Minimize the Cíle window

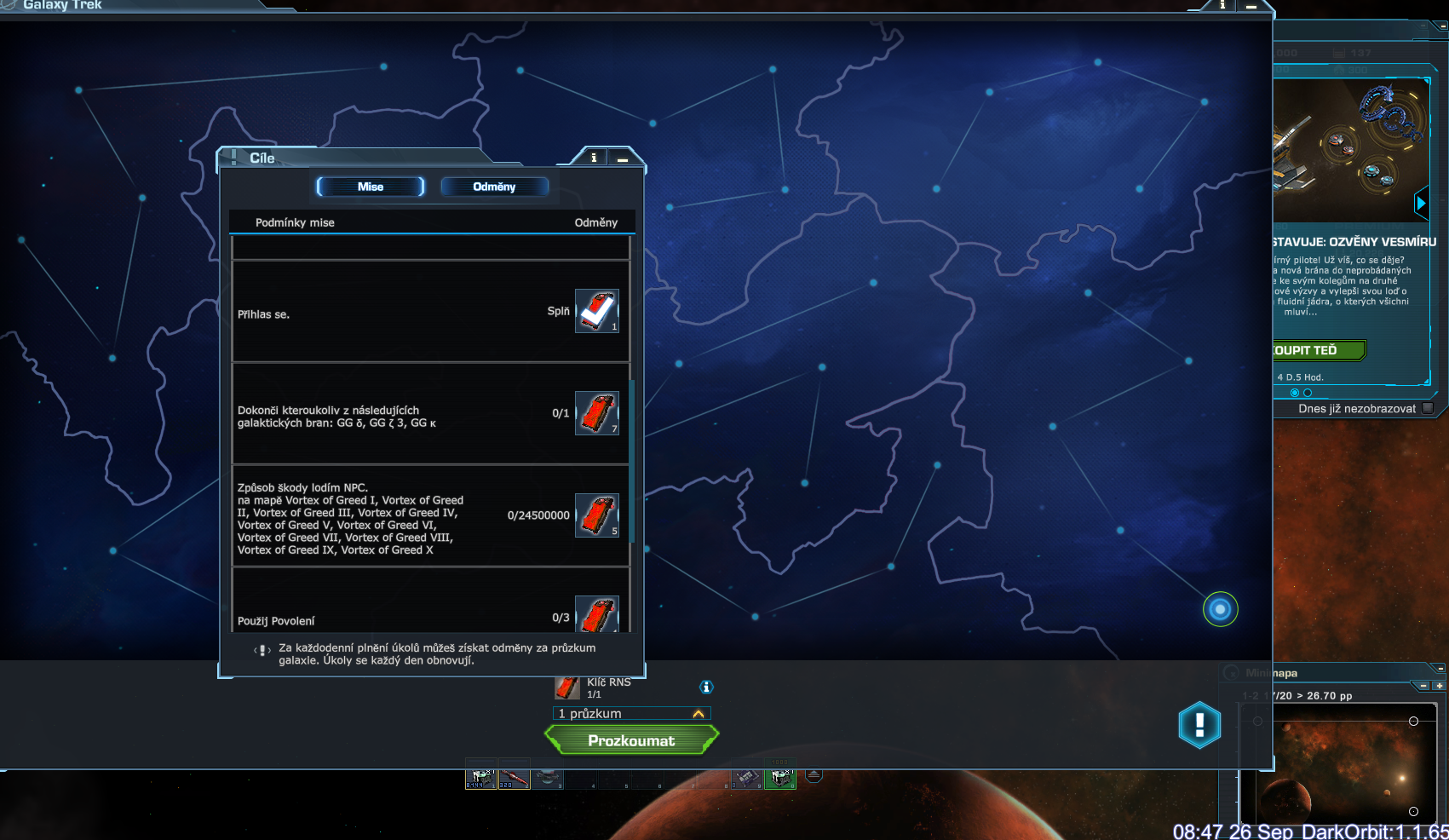[623, 158]
